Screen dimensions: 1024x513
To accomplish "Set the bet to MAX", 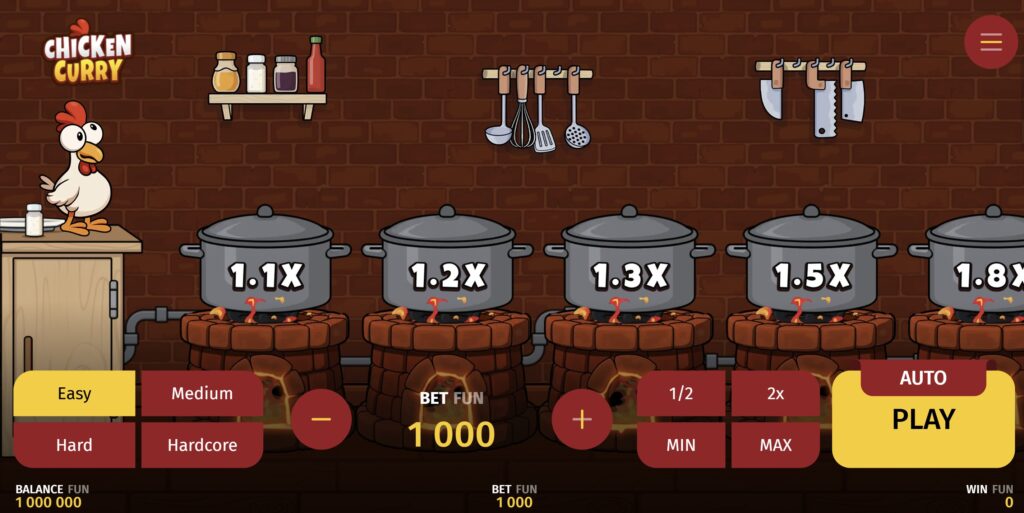I will click(x=775, y=445).
